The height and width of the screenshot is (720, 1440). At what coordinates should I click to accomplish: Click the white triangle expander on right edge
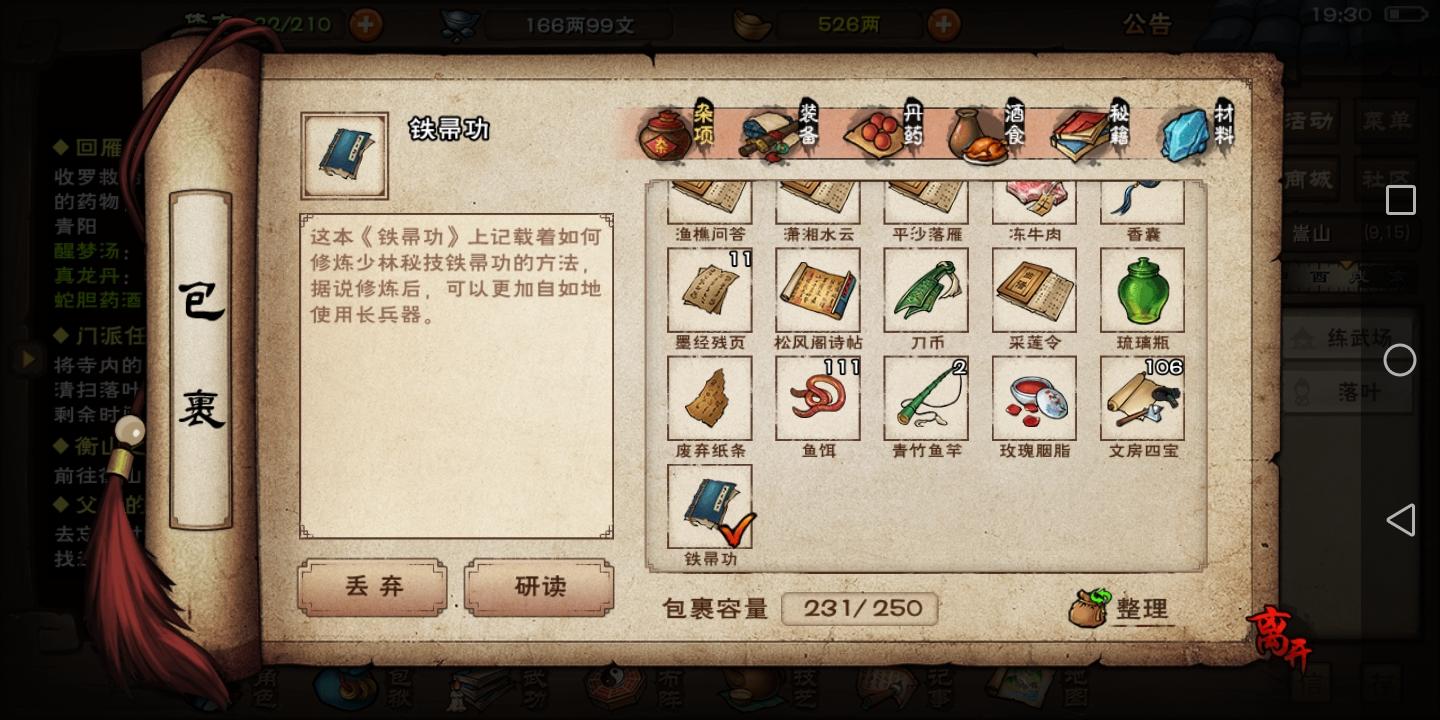point(1401,519)
